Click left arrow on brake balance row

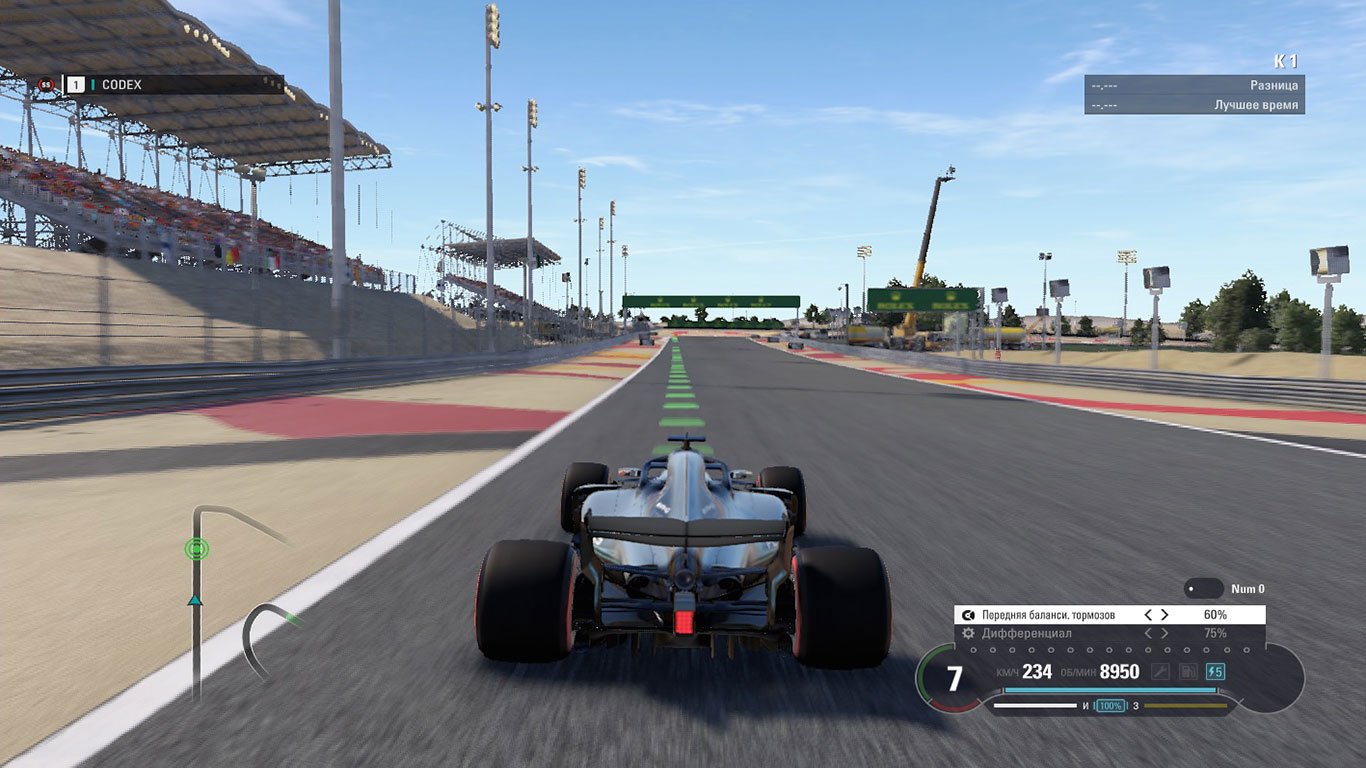1149,614
